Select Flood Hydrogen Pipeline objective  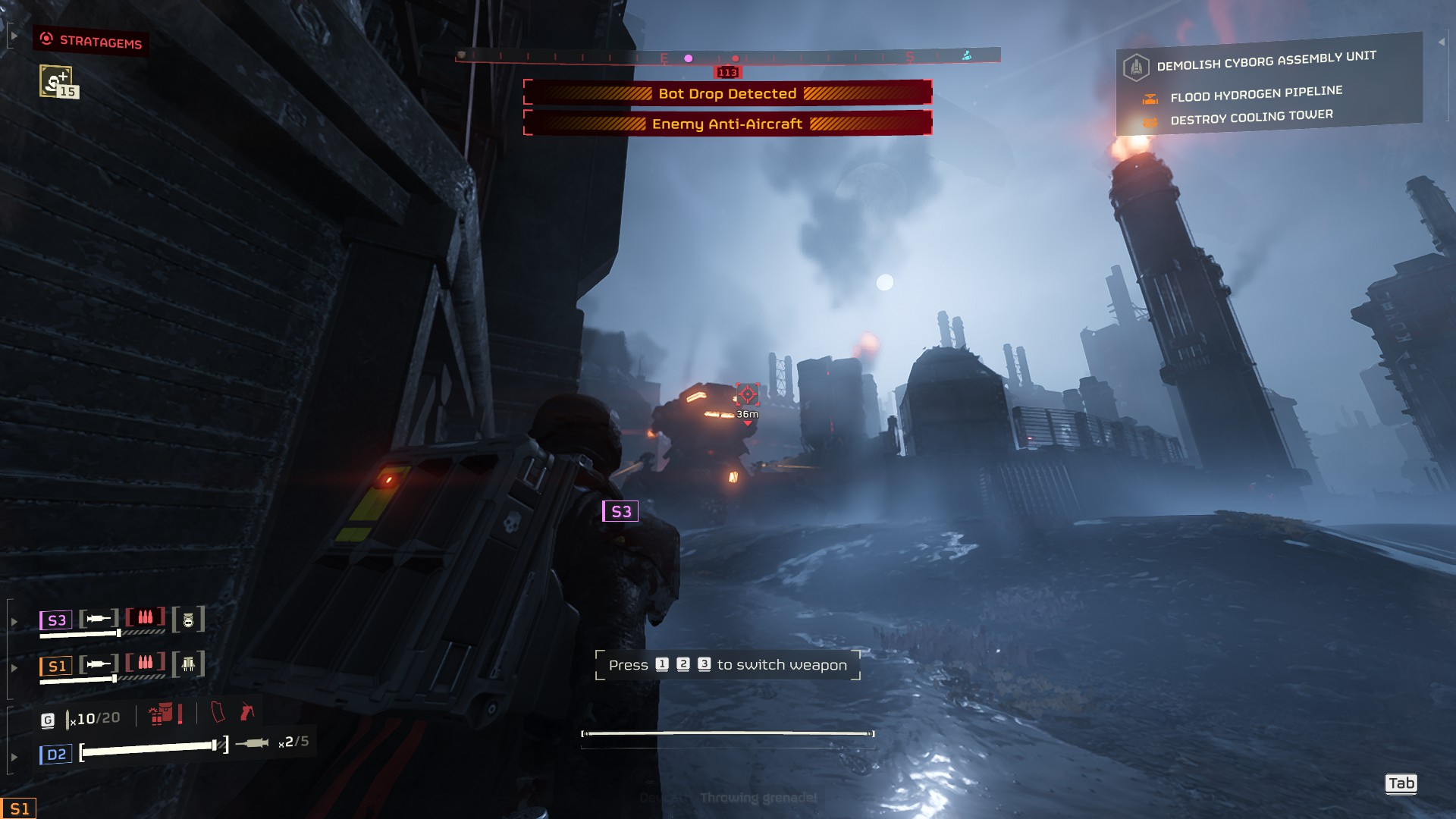point(1256,94)
